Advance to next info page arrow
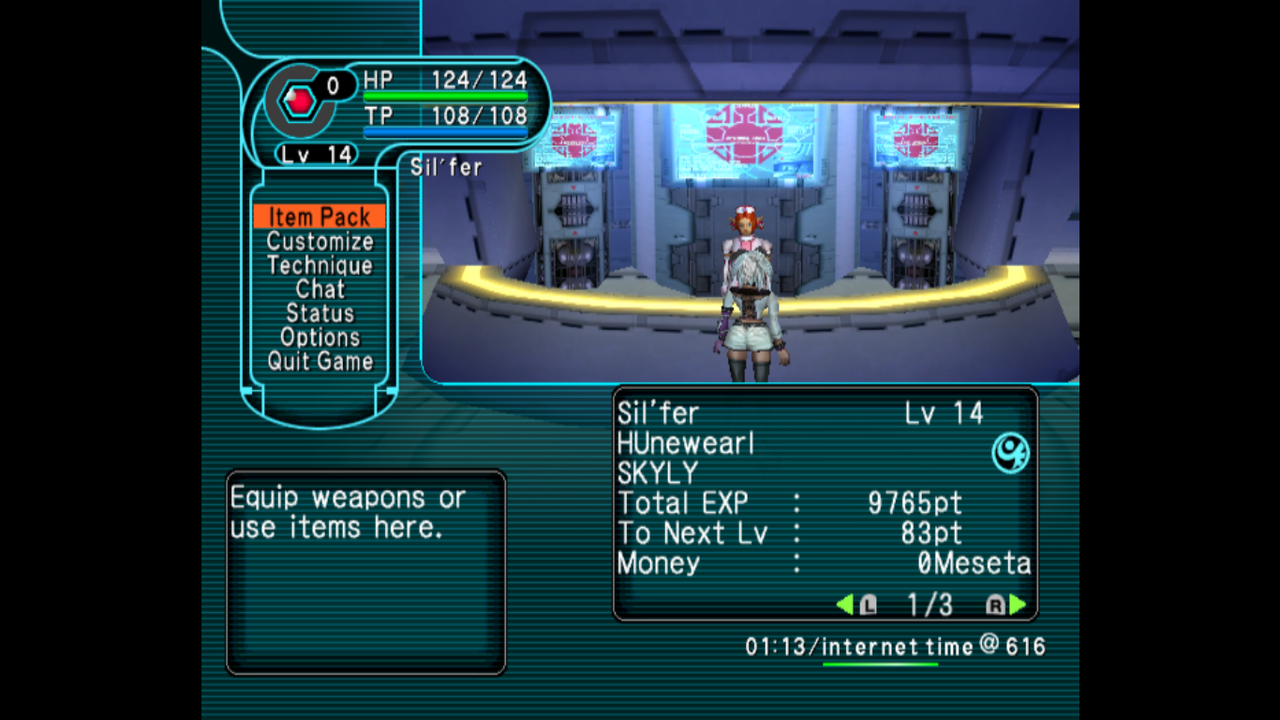 click(1017, 604)
